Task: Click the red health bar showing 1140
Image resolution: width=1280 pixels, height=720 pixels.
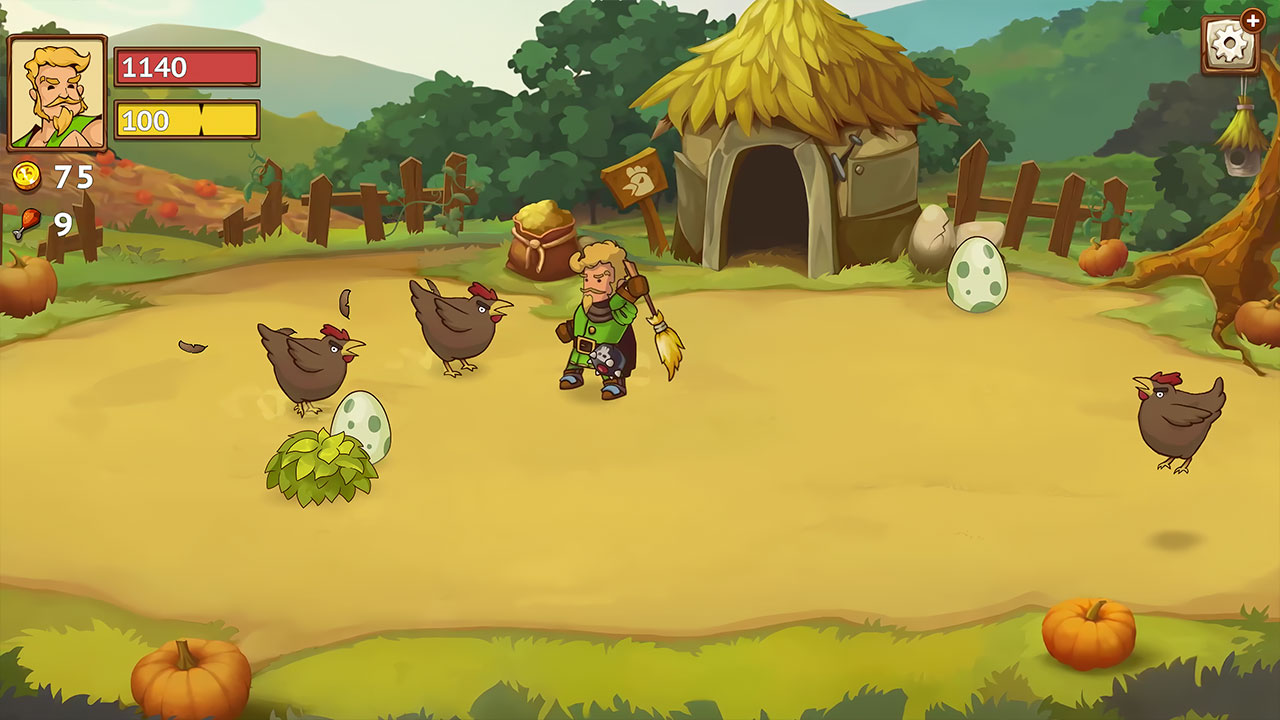Action: tap(185, 68)
